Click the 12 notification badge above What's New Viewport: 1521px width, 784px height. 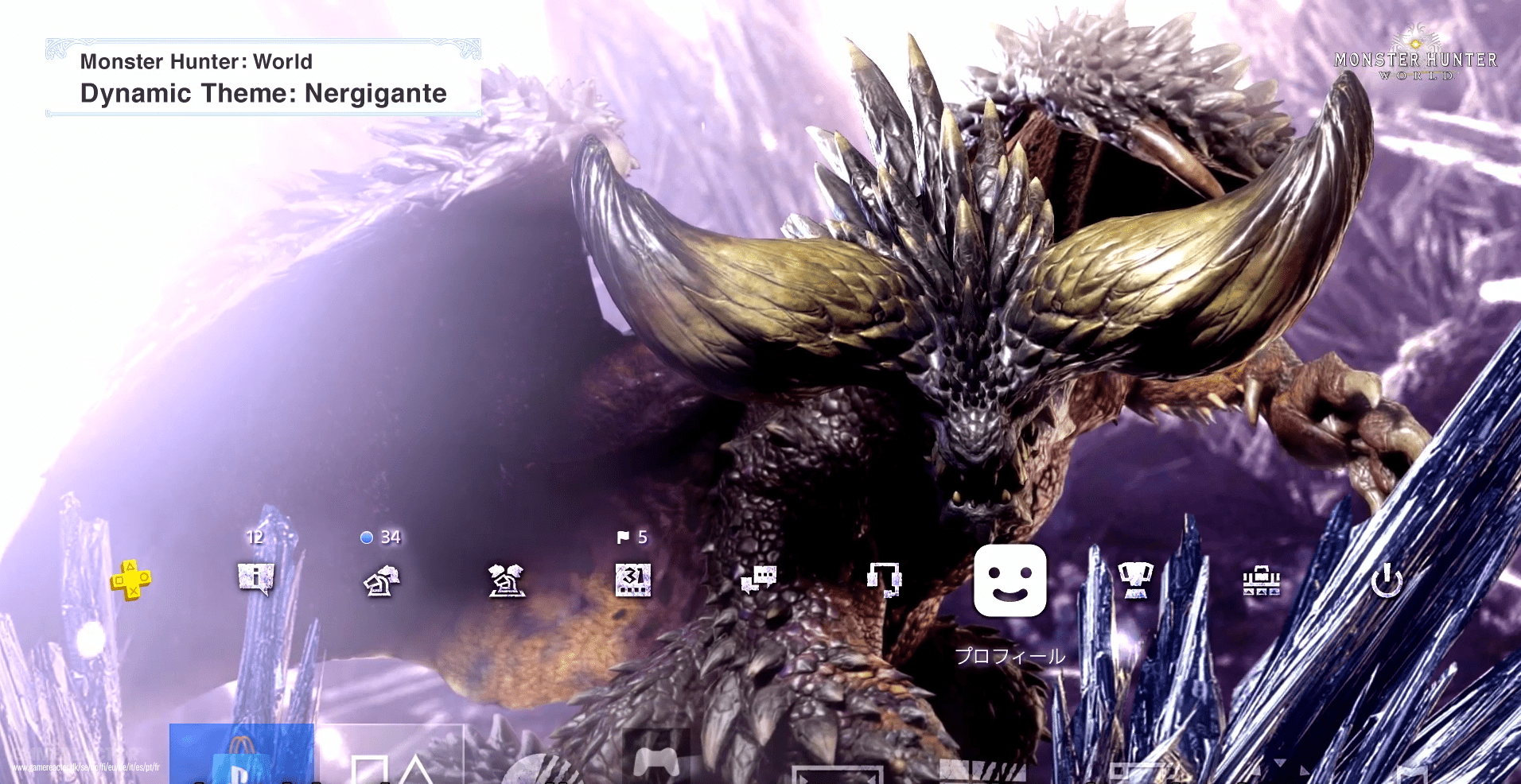[x=256, y=538]
